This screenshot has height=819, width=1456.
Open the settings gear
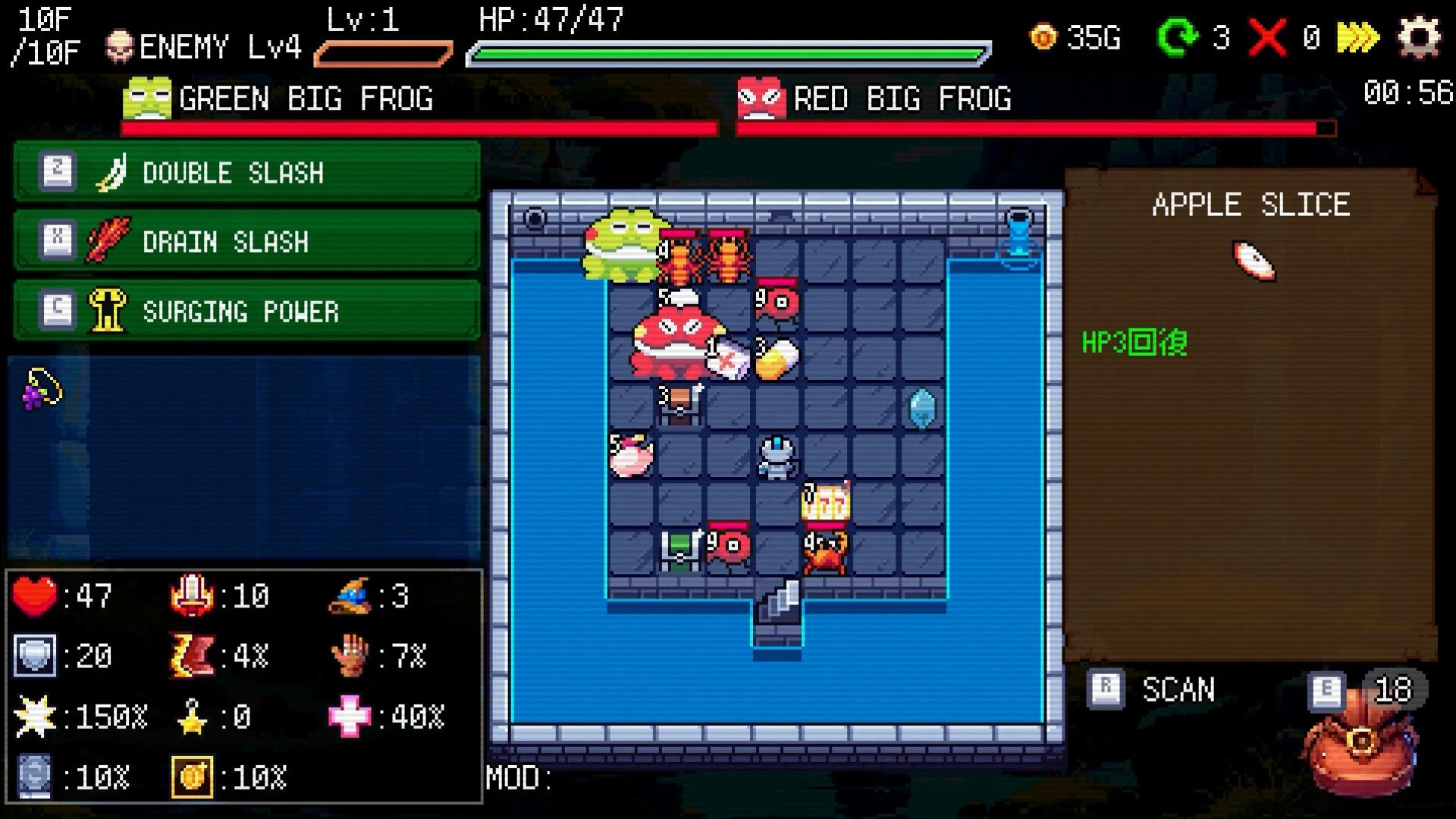click(x=1423, y=36)
